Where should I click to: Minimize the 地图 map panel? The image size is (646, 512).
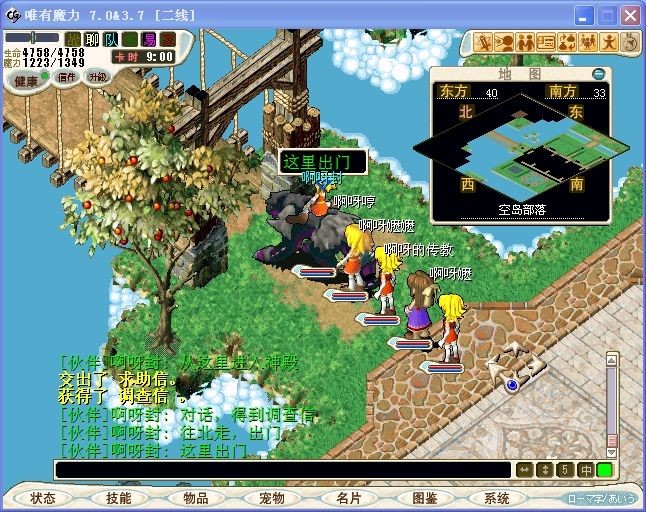point(598,73)
